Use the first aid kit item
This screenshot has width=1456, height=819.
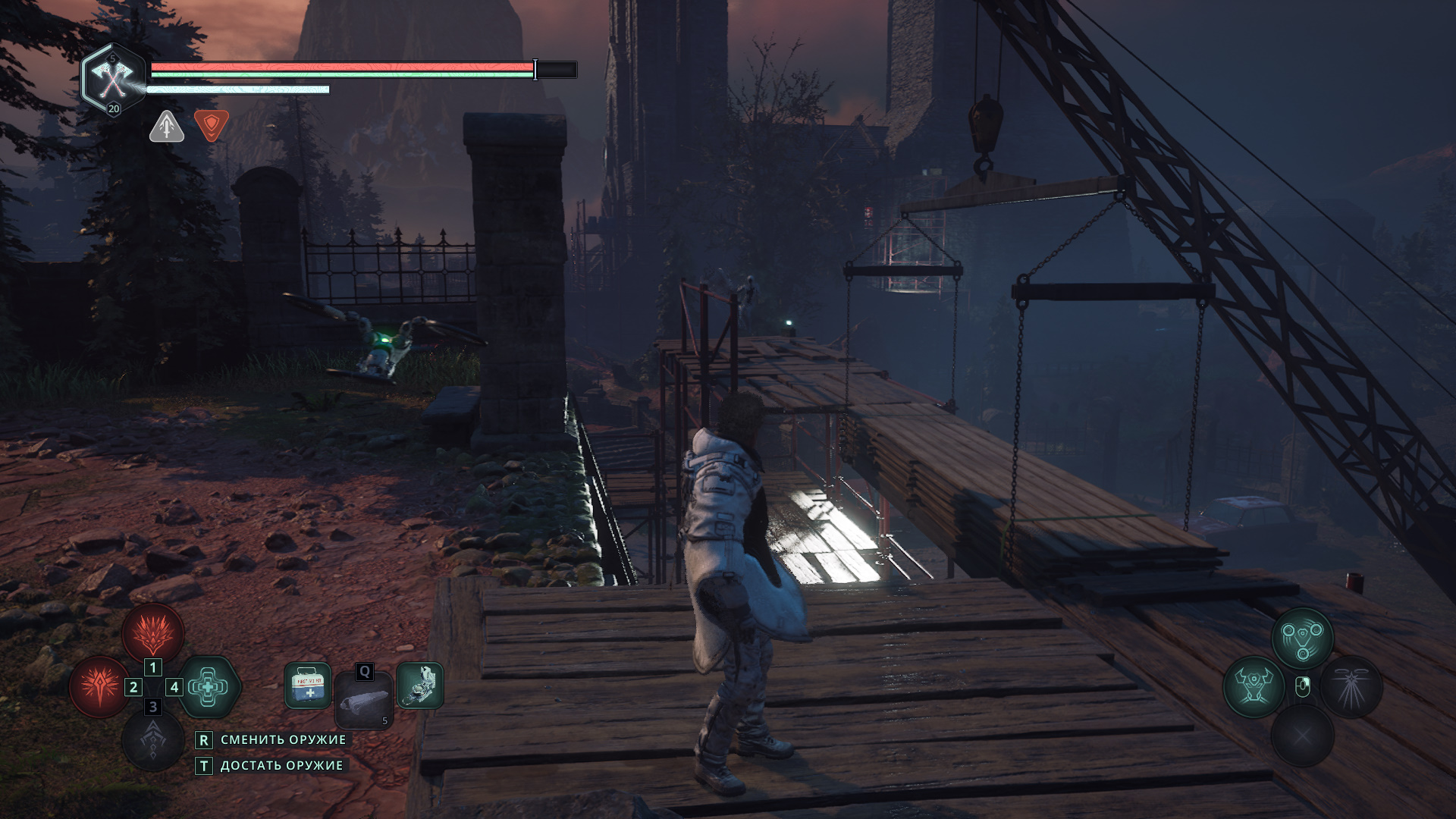308,686
